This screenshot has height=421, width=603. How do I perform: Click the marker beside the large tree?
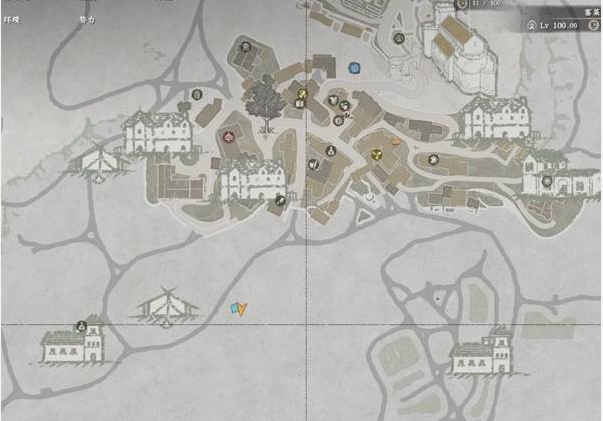pyautogui.click(x=301, y=96)
